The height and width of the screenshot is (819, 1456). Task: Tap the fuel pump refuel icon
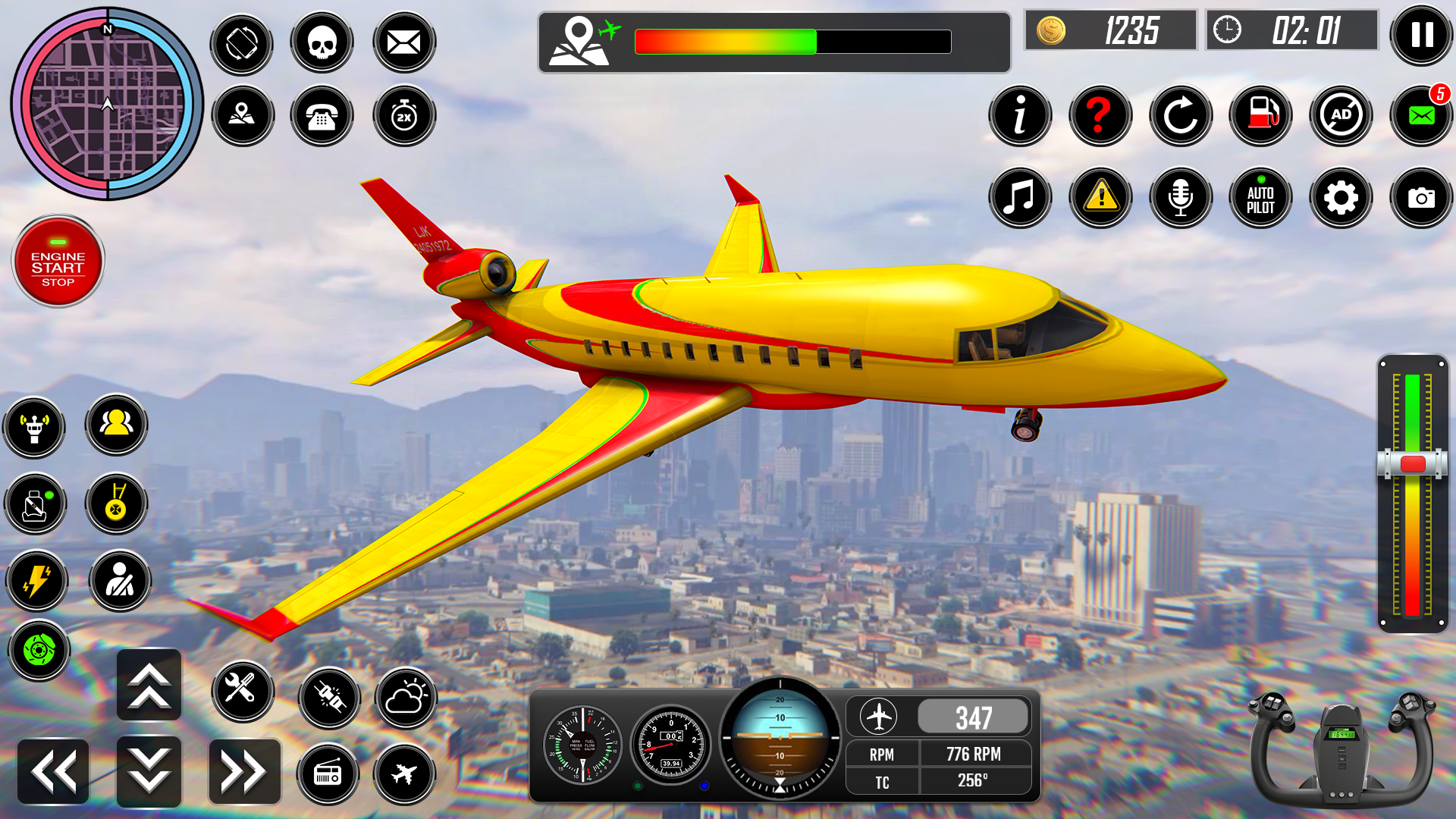pyautogui.click(x=1260, y=115)
